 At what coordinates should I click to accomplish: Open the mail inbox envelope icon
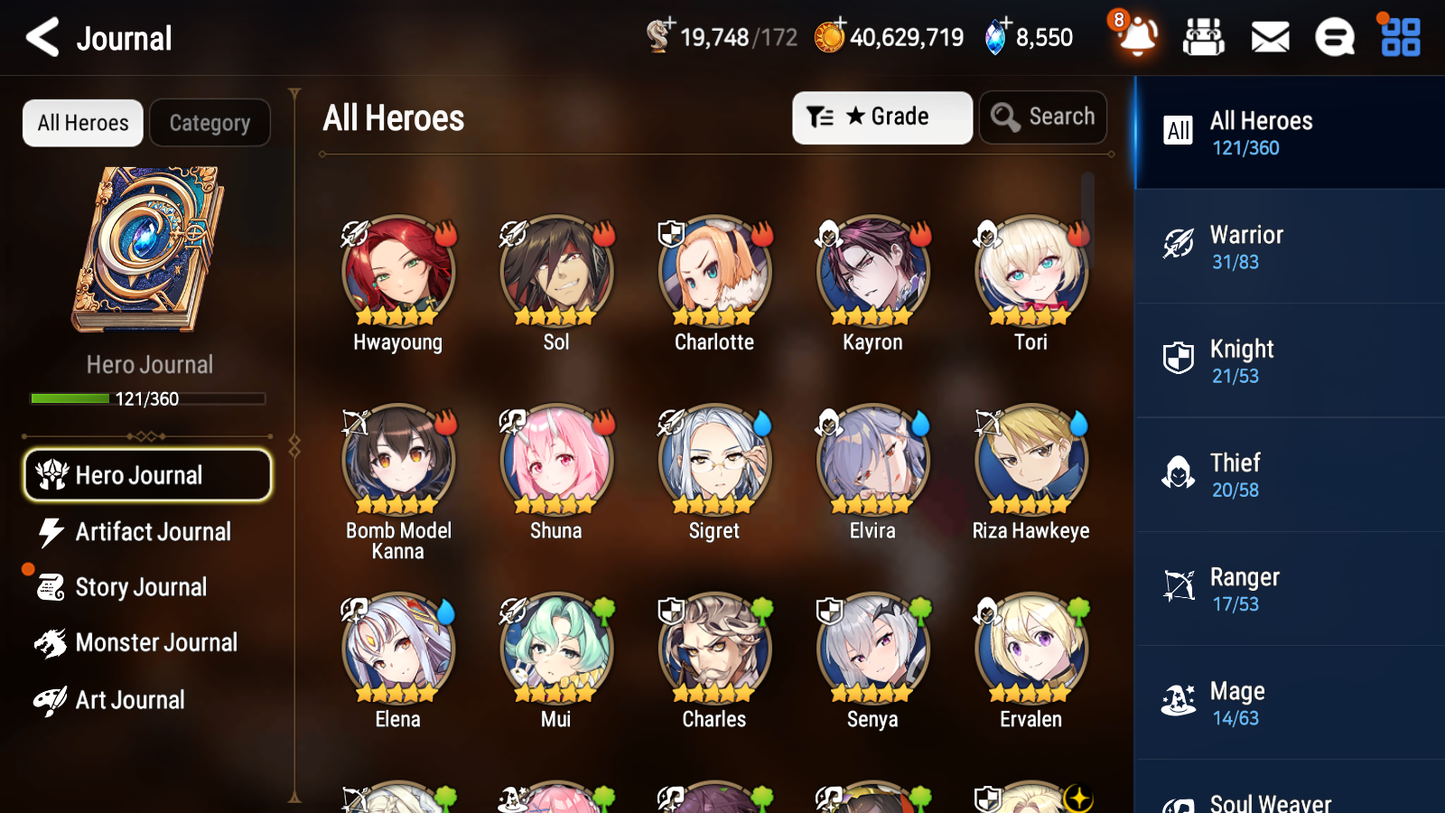1269,36
